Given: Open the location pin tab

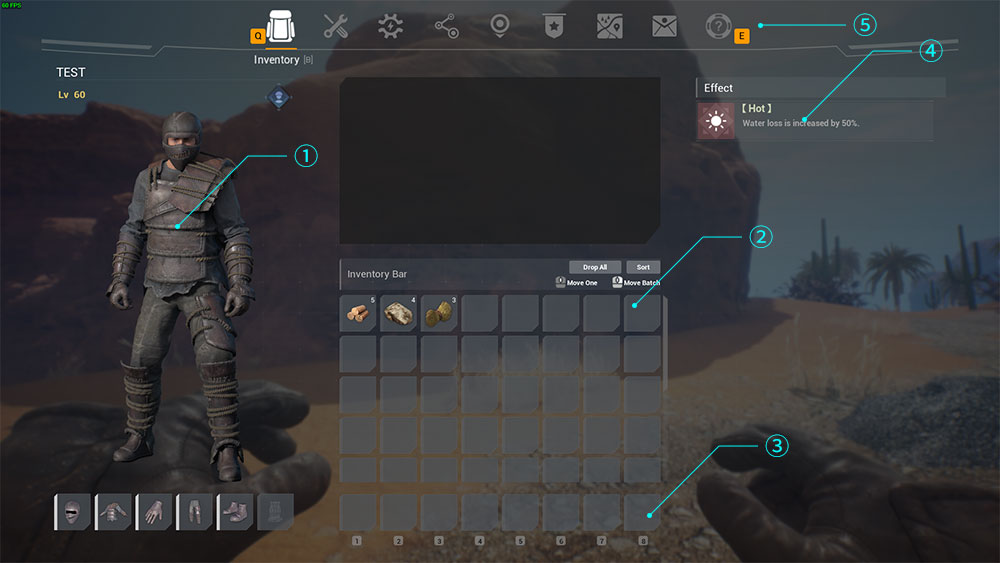Looking at the screenshot, I should coord(500,27).
